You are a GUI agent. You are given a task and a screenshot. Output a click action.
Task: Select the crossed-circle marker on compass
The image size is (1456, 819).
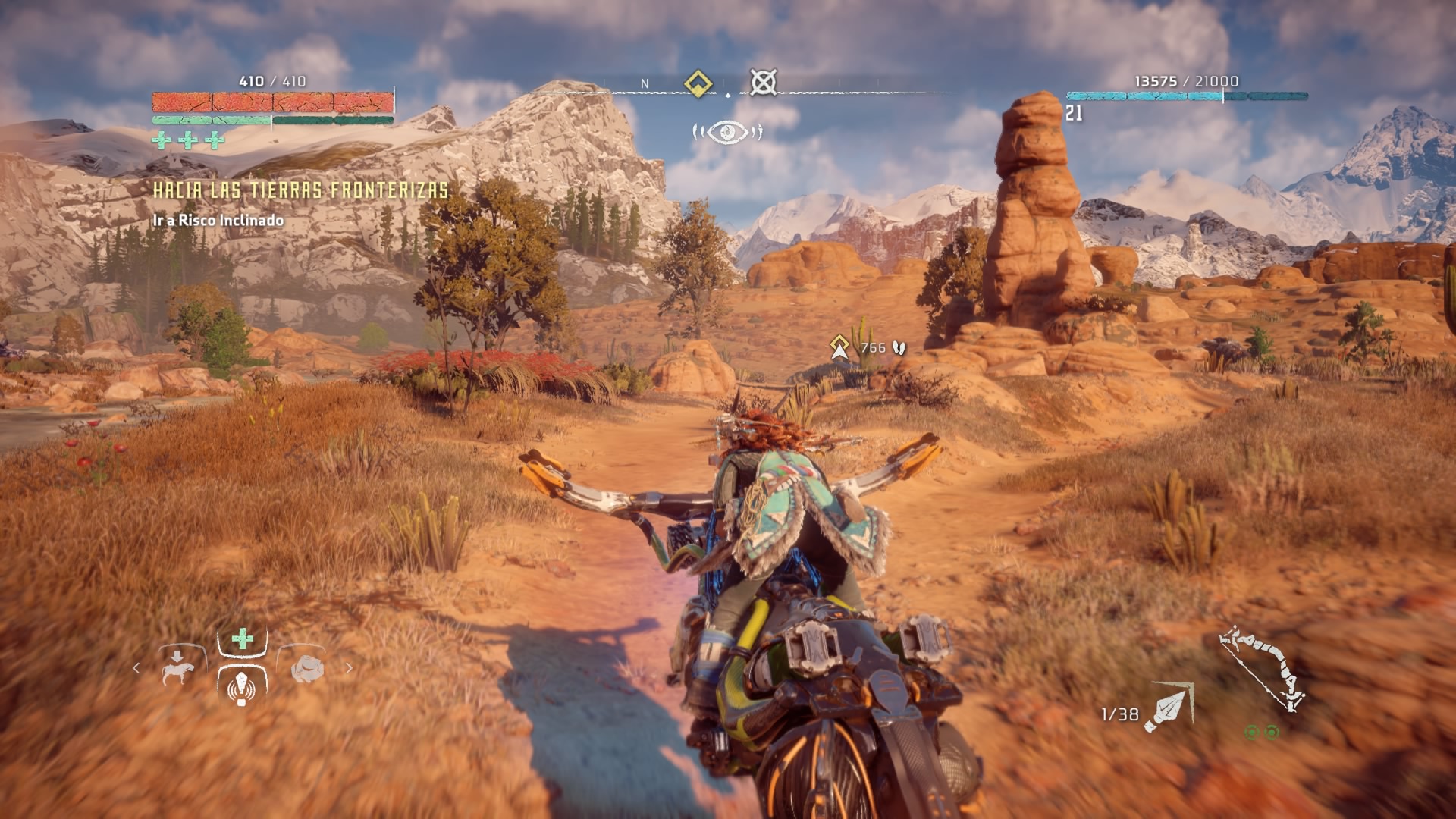click(763, 82)
